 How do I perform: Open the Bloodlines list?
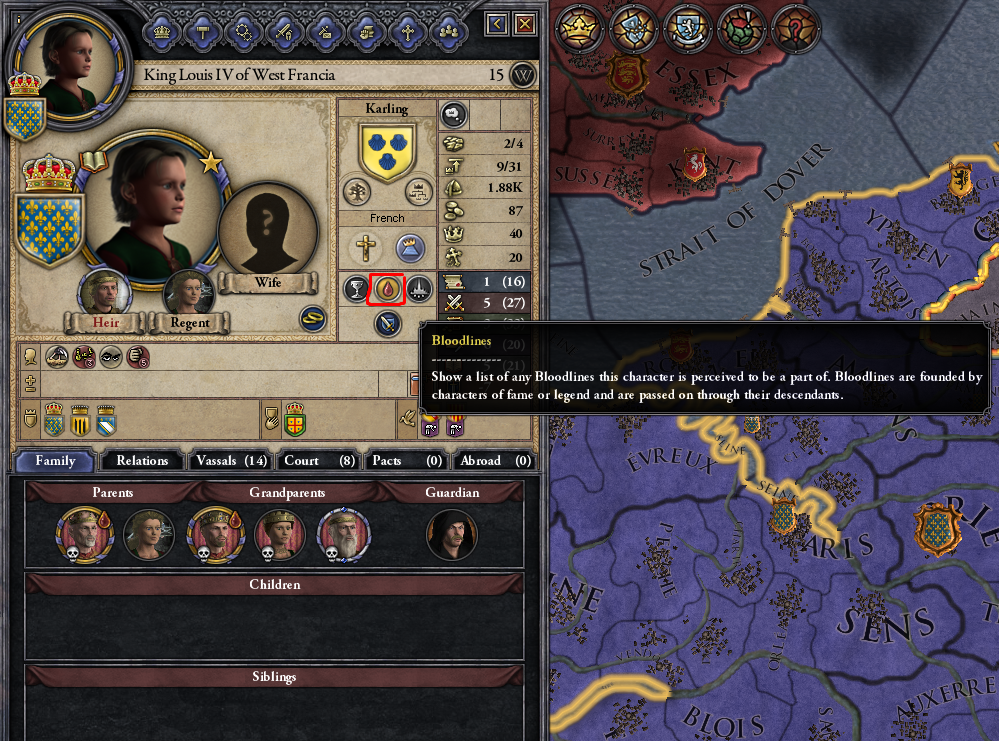(x=387, y=289)
